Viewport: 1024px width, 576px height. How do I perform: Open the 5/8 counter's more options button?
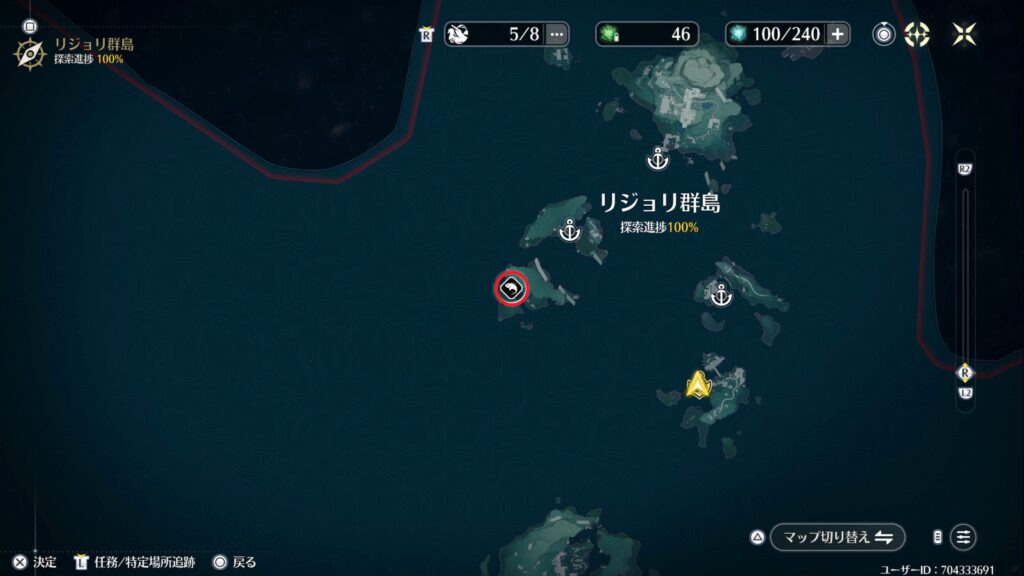557,34
